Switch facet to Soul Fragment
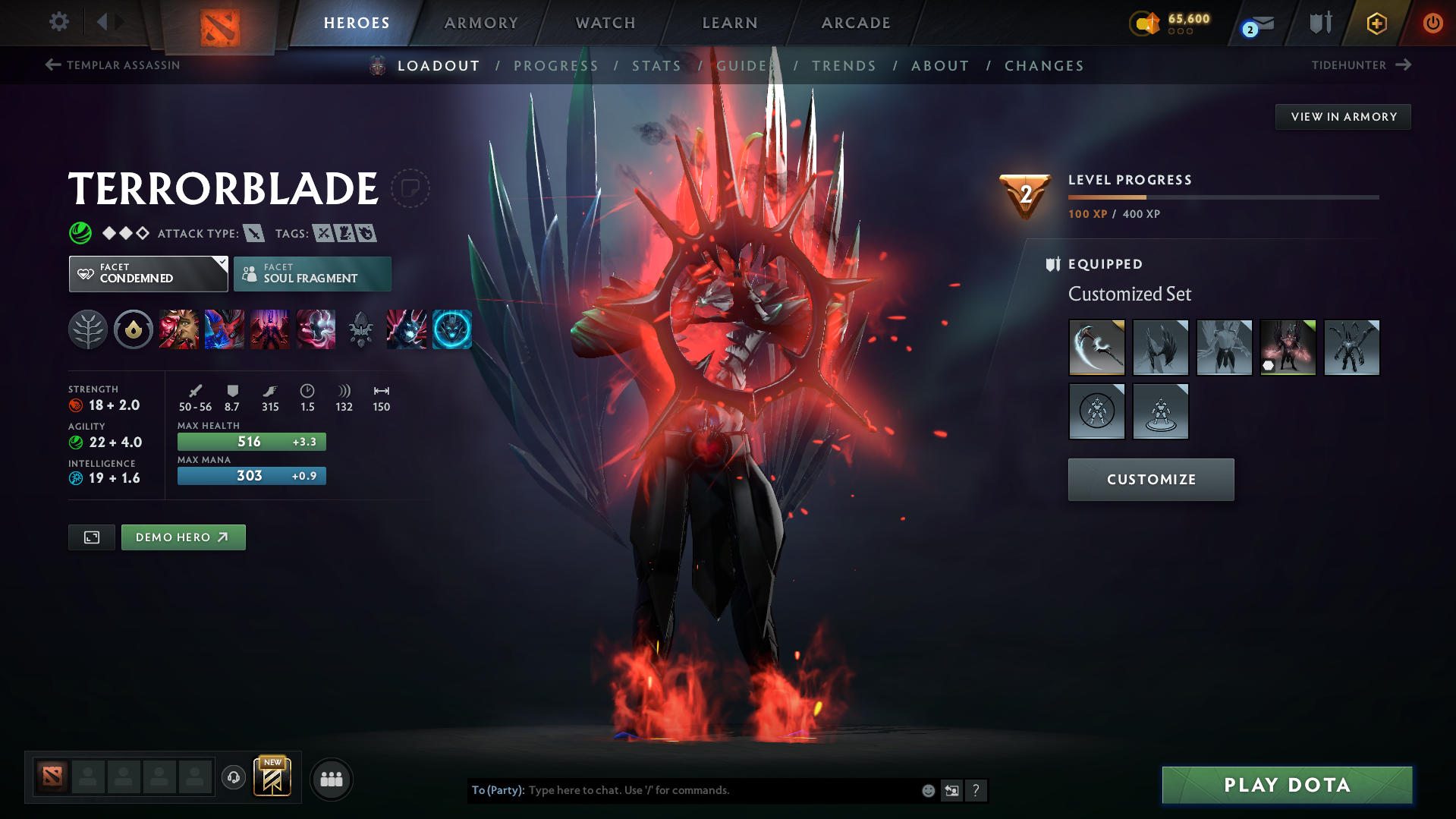This screenshot has height=819, width=1456. (x=312, y=273)
